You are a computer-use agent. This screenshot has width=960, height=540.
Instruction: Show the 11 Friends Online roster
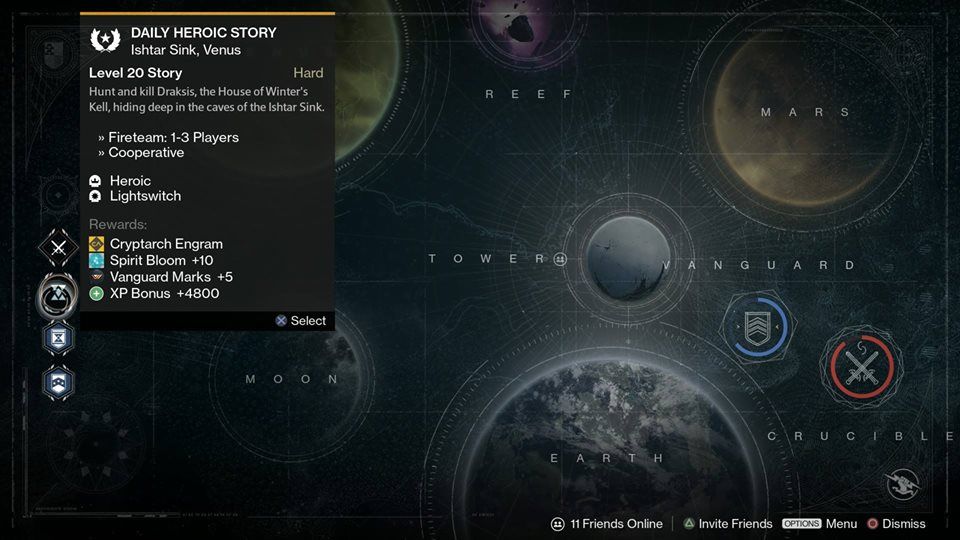click(x=607, y=524)
